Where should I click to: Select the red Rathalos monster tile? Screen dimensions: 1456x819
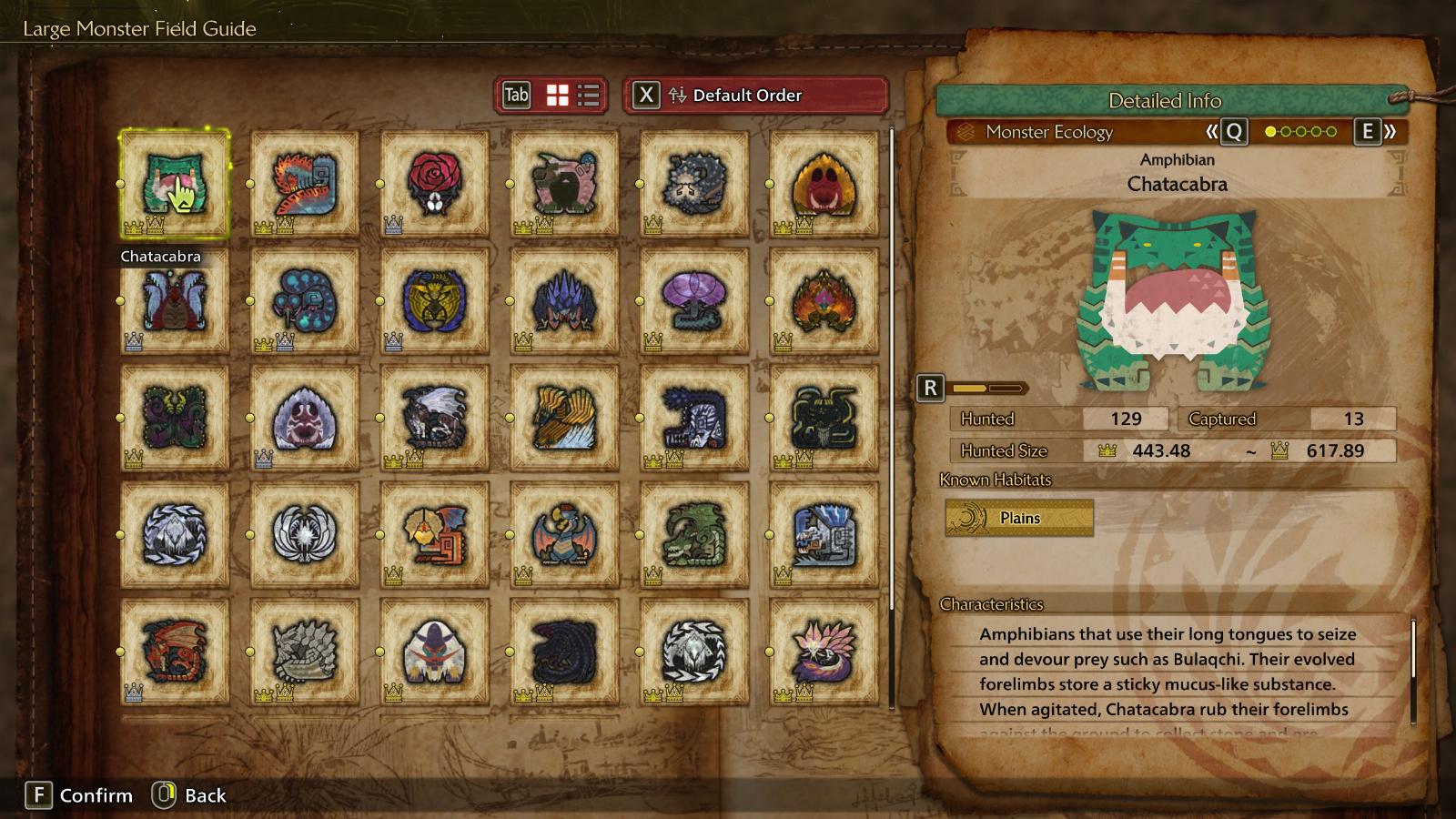point(174,651)
